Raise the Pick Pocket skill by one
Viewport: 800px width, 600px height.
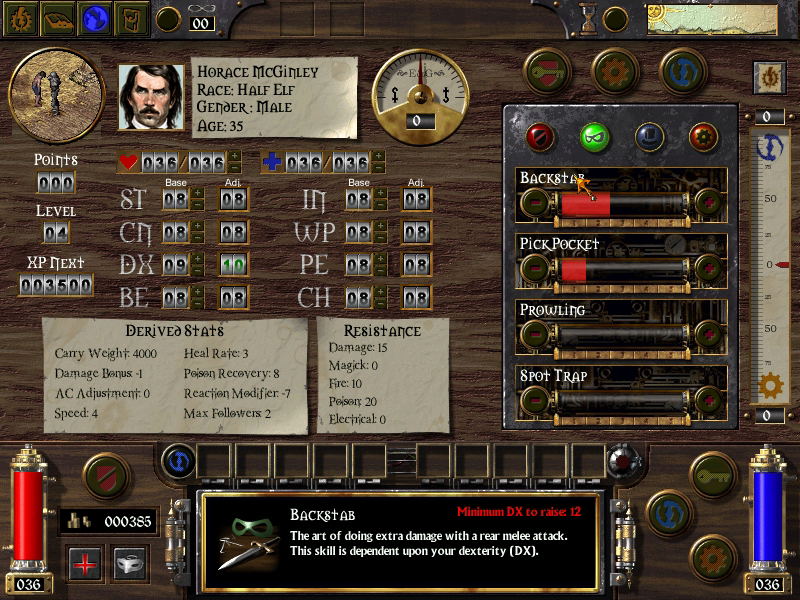click(708, 269)
